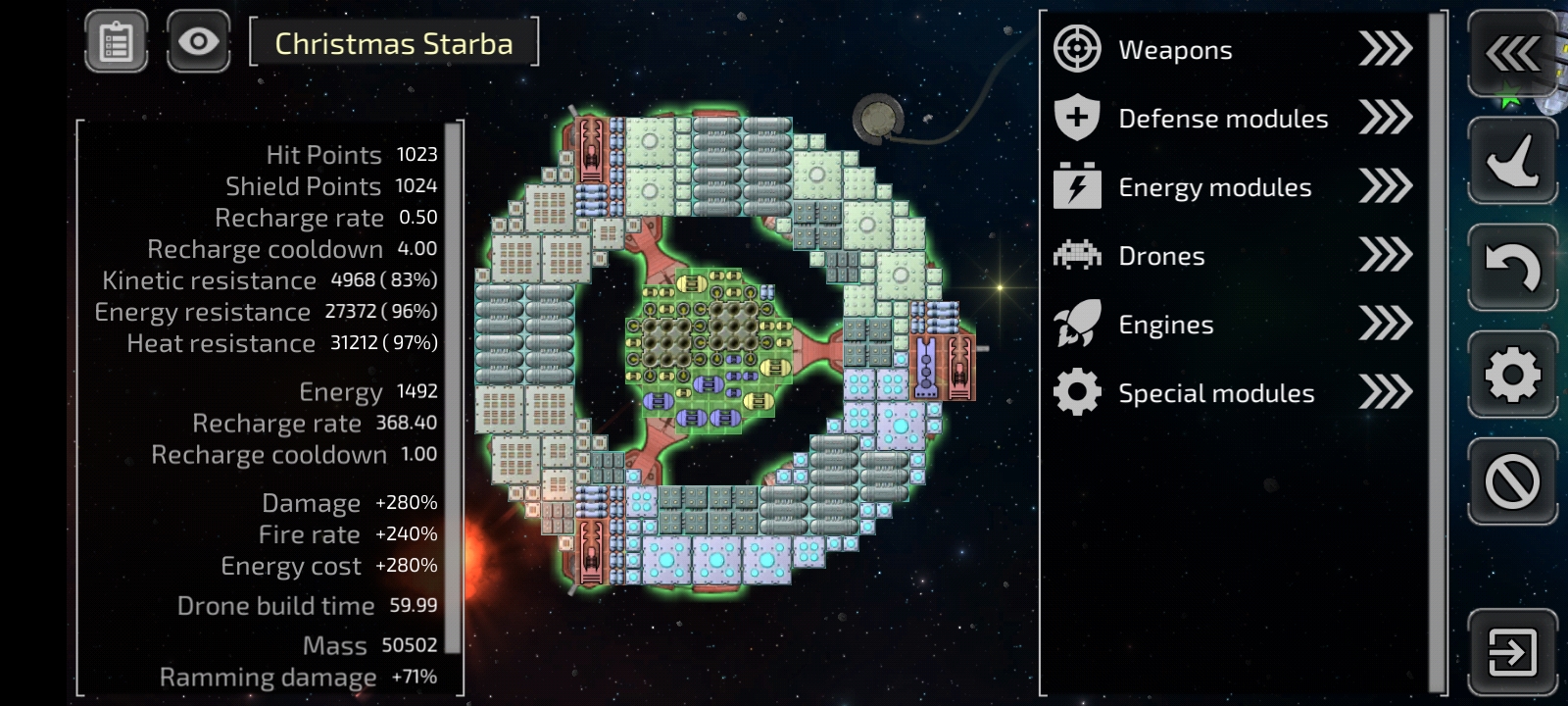The height and width of the screenshot is (706, 1568).
Task: Click the crossed-circle clear button
Action: (1512, 481)
